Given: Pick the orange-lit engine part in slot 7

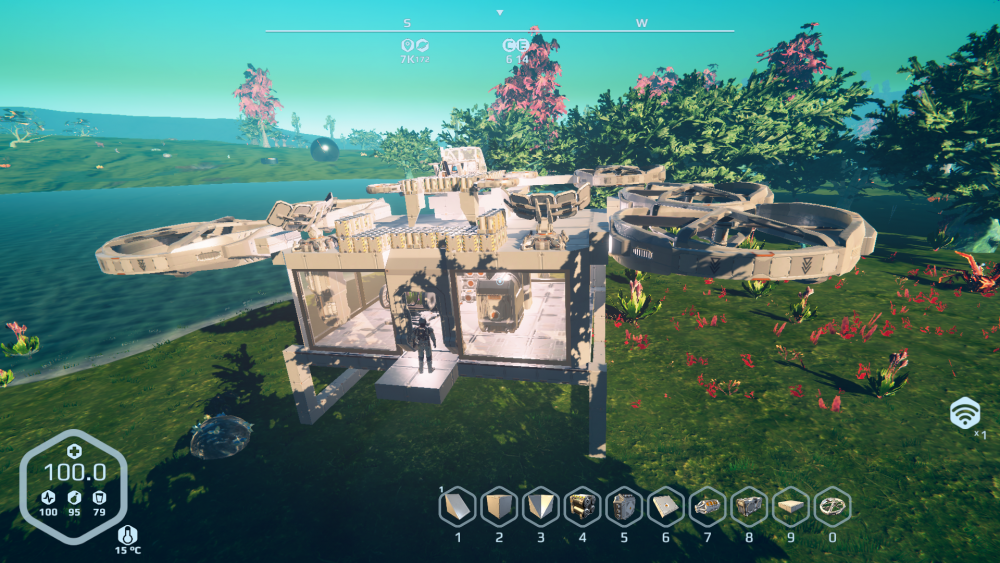Looking at the screenshot, I should 707,506.
